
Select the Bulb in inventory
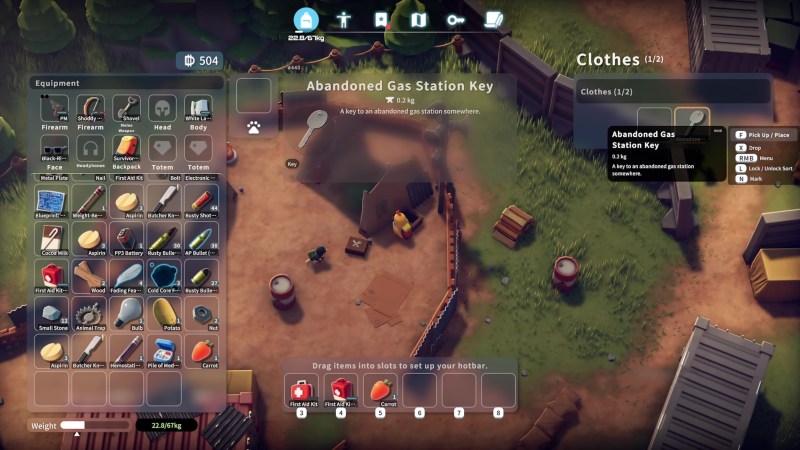coord(126,313)
